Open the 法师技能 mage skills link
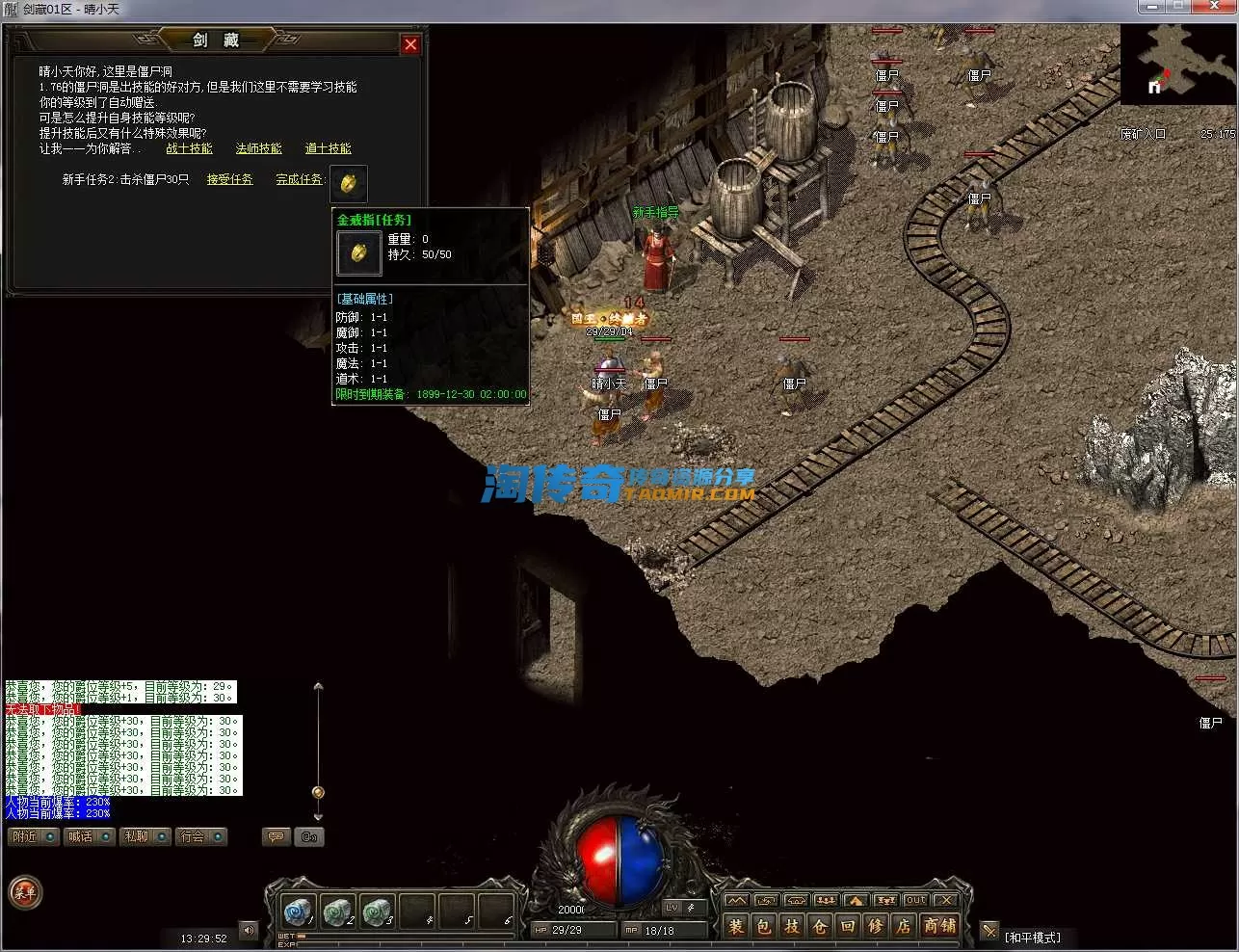 (x=258, y=148)
